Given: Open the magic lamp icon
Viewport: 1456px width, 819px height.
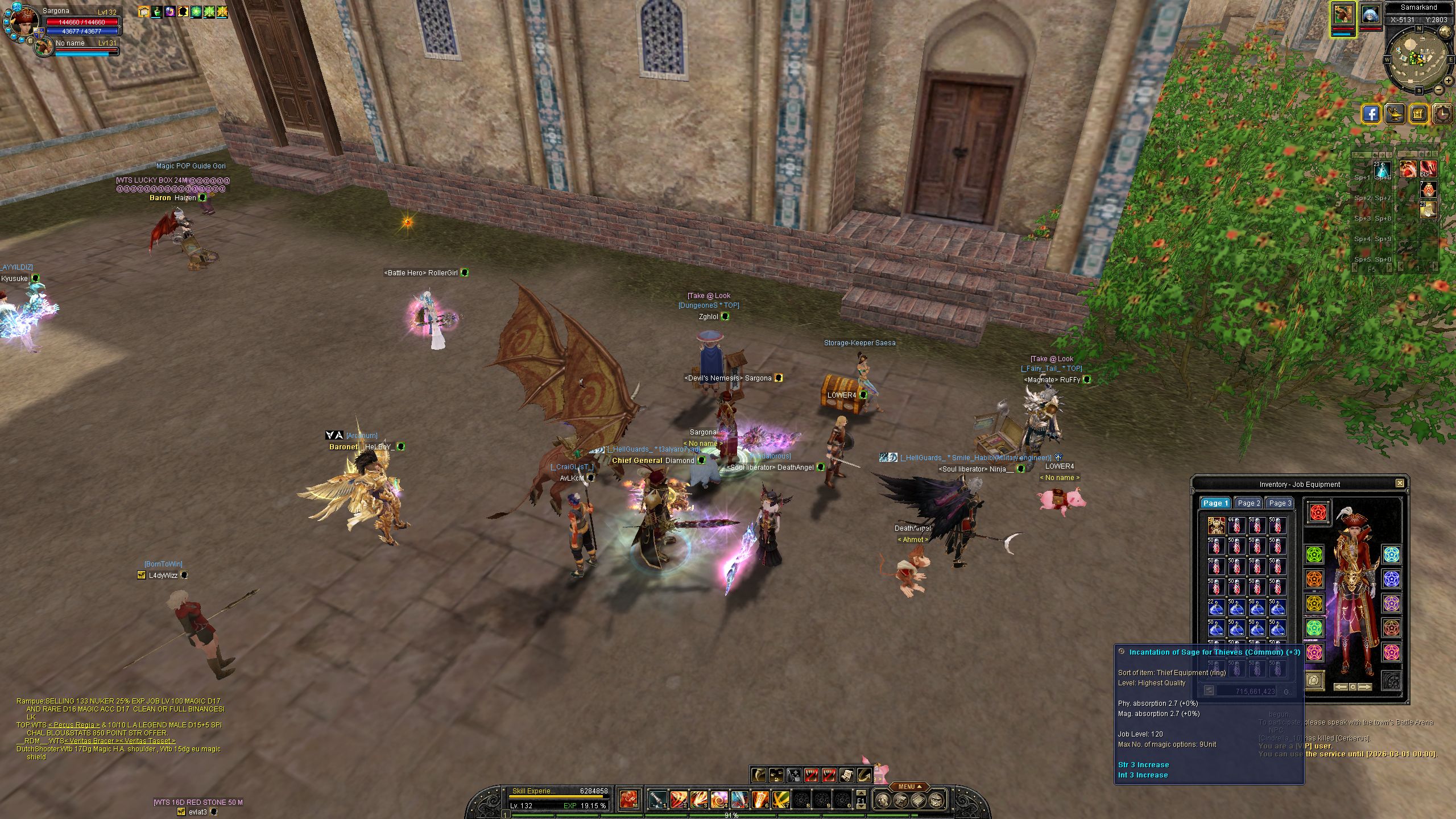Looking at the screenshot, I should (1396, 114).
